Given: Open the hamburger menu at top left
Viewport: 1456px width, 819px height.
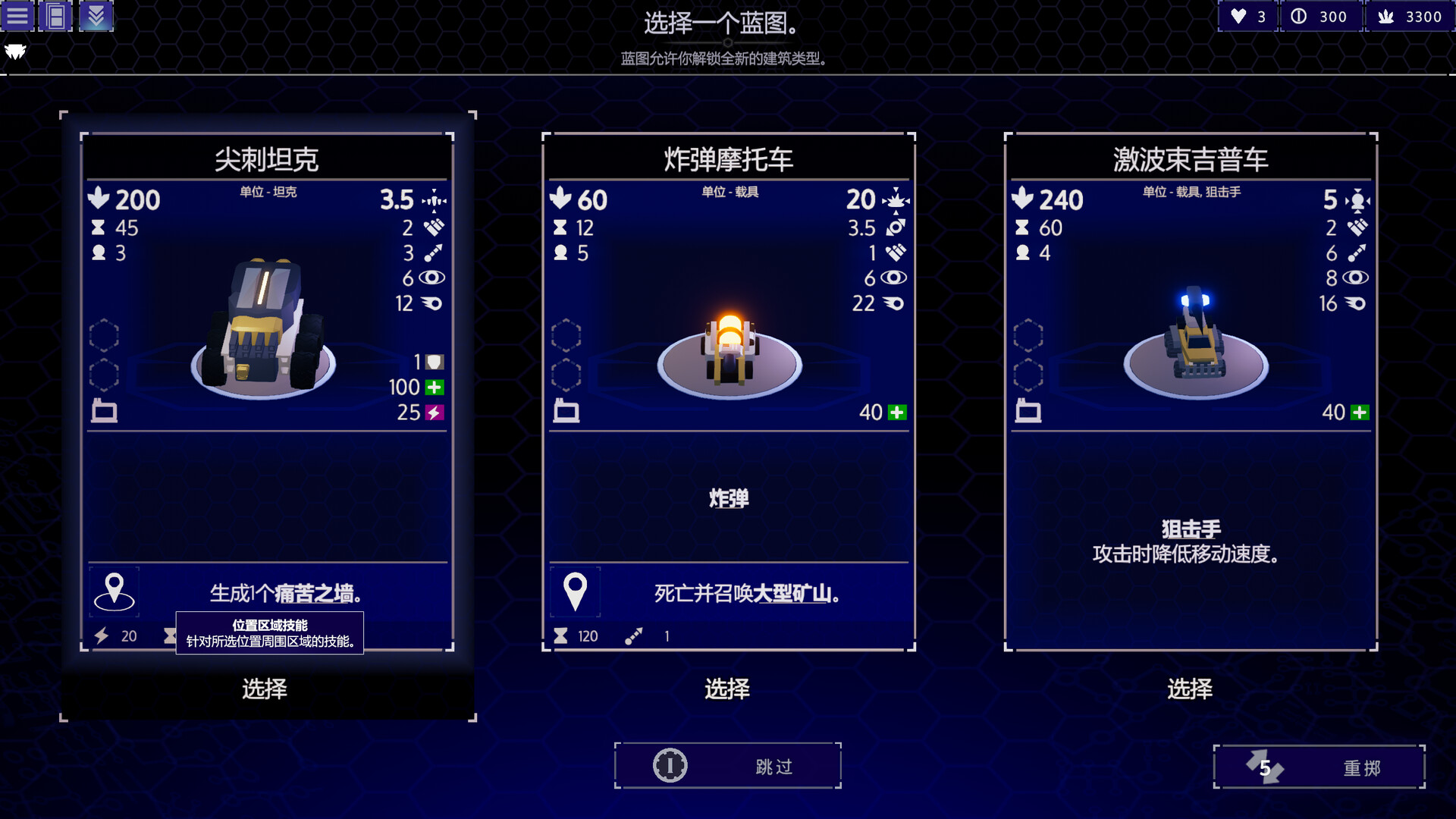Looking at the screenshot, I should [x=17, y=15].
